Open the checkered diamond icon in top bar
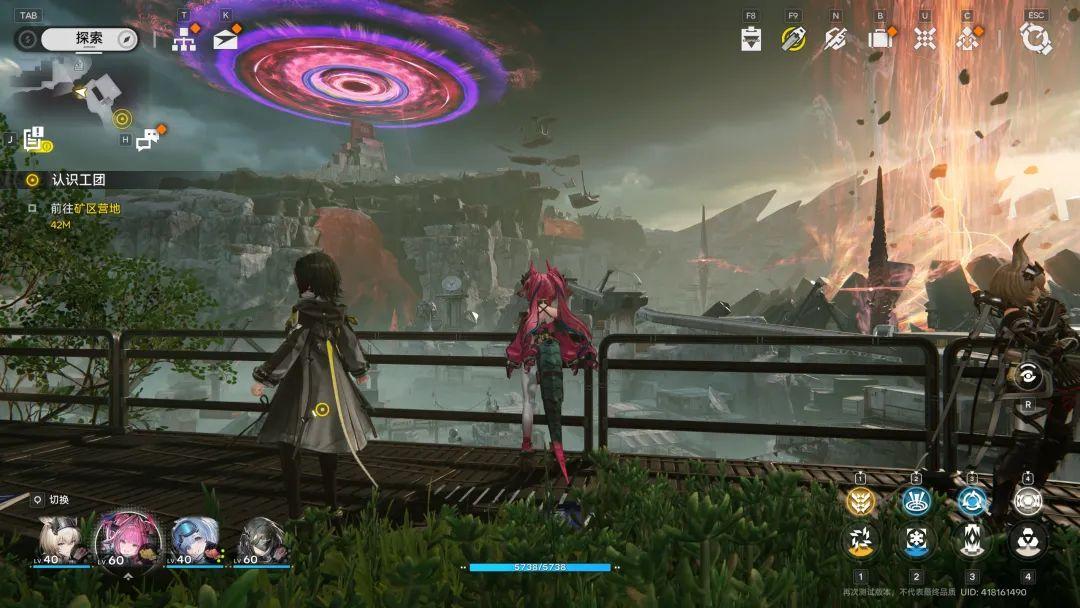Screen dimensions: 1080x608 coord(925,39)
